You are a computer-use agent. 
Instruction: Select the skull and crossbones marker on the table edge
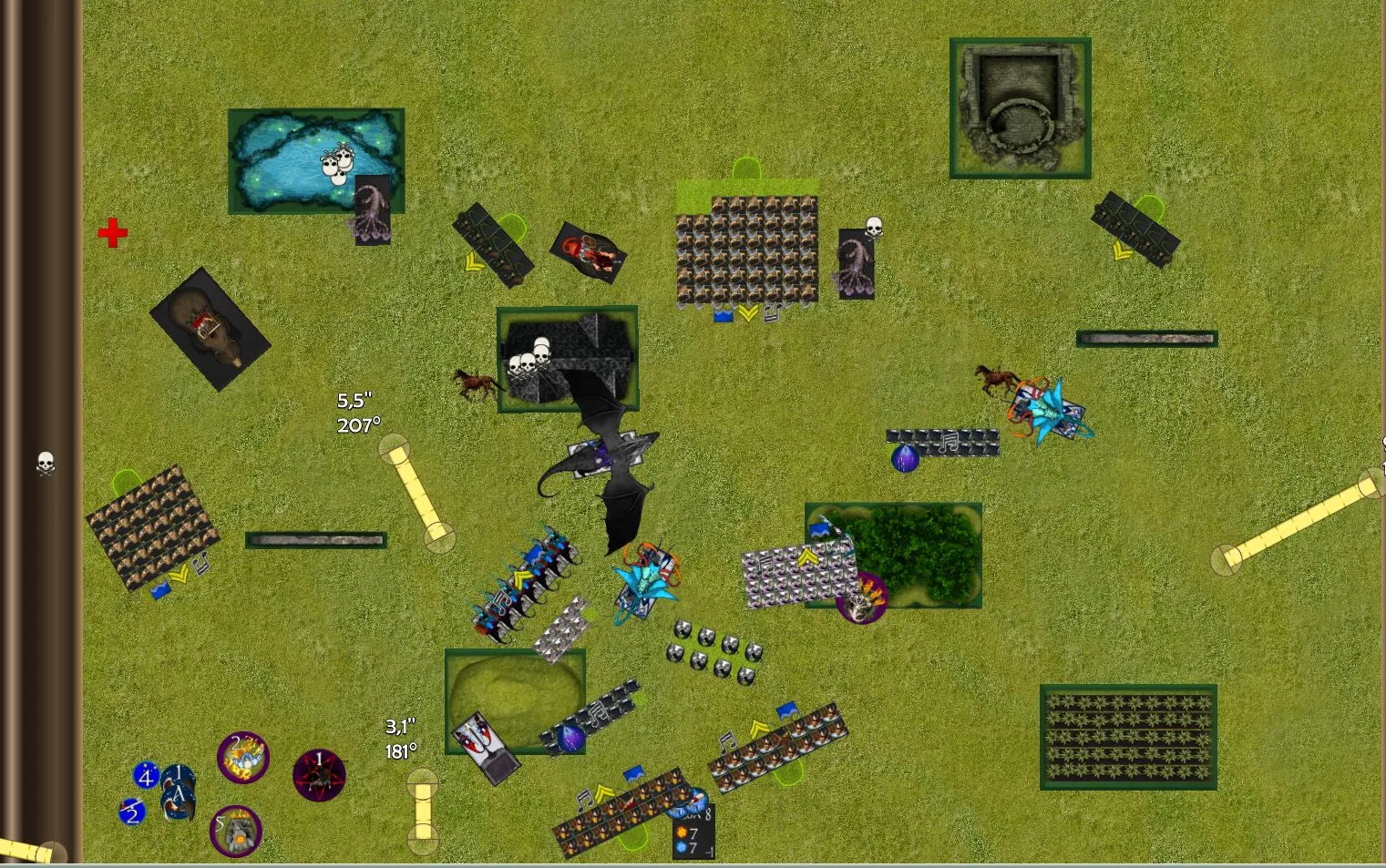[x=46, y=464]
